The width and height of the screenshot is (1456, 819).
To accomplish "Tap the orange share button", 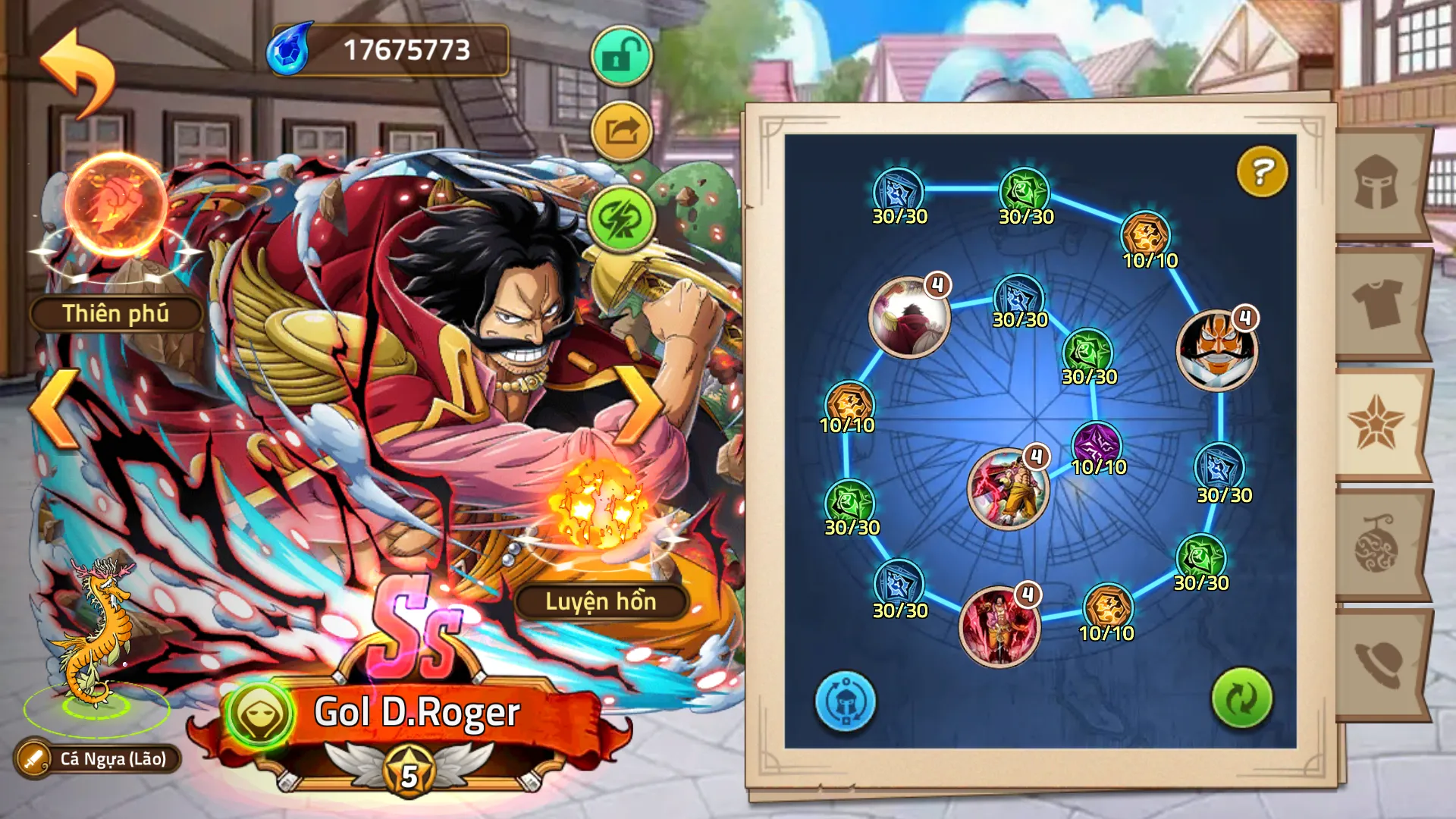I will pyautogui.click(x=621, y=132).
